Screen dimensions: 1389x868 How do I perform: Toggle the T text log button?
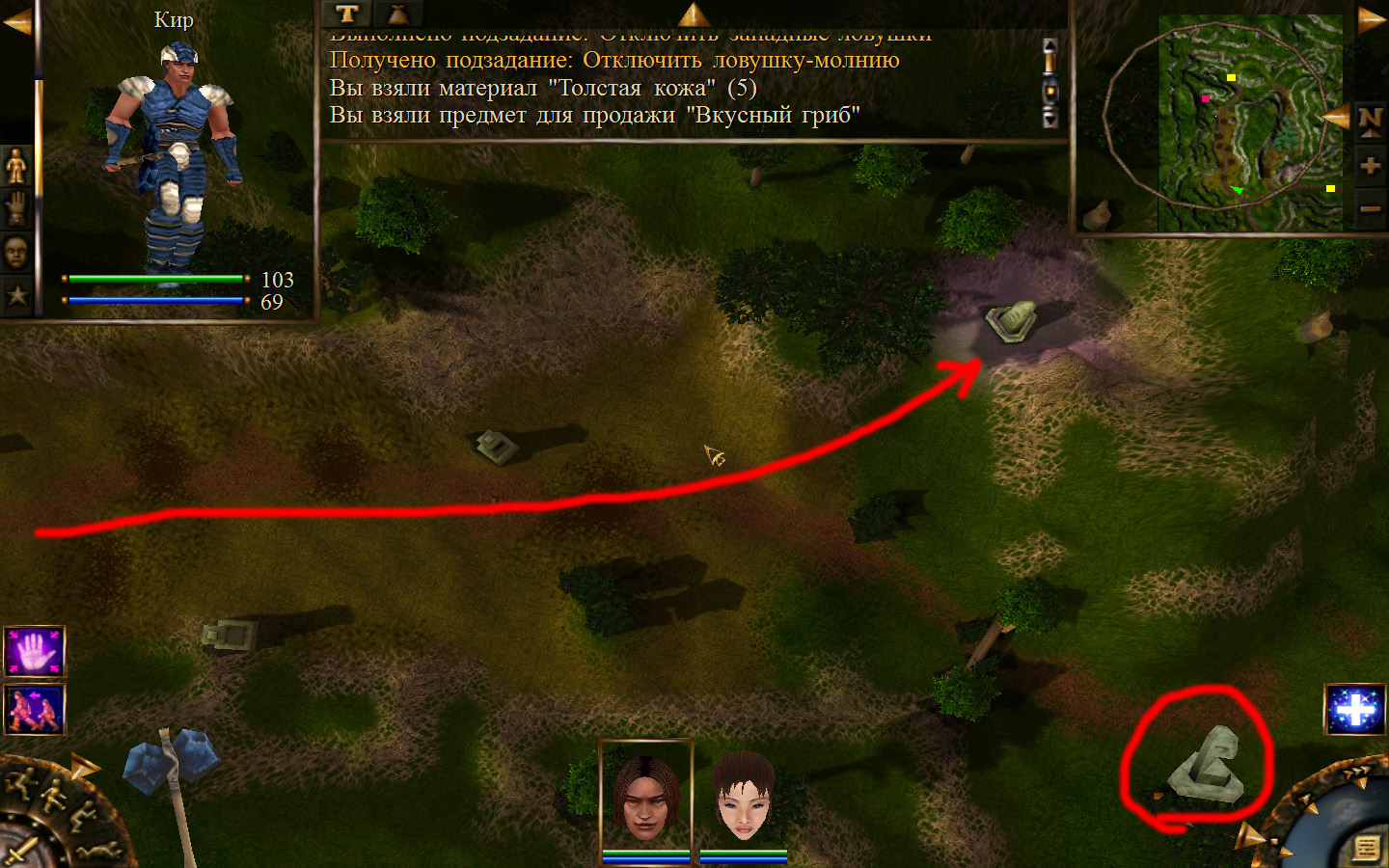tap(346, 14)
